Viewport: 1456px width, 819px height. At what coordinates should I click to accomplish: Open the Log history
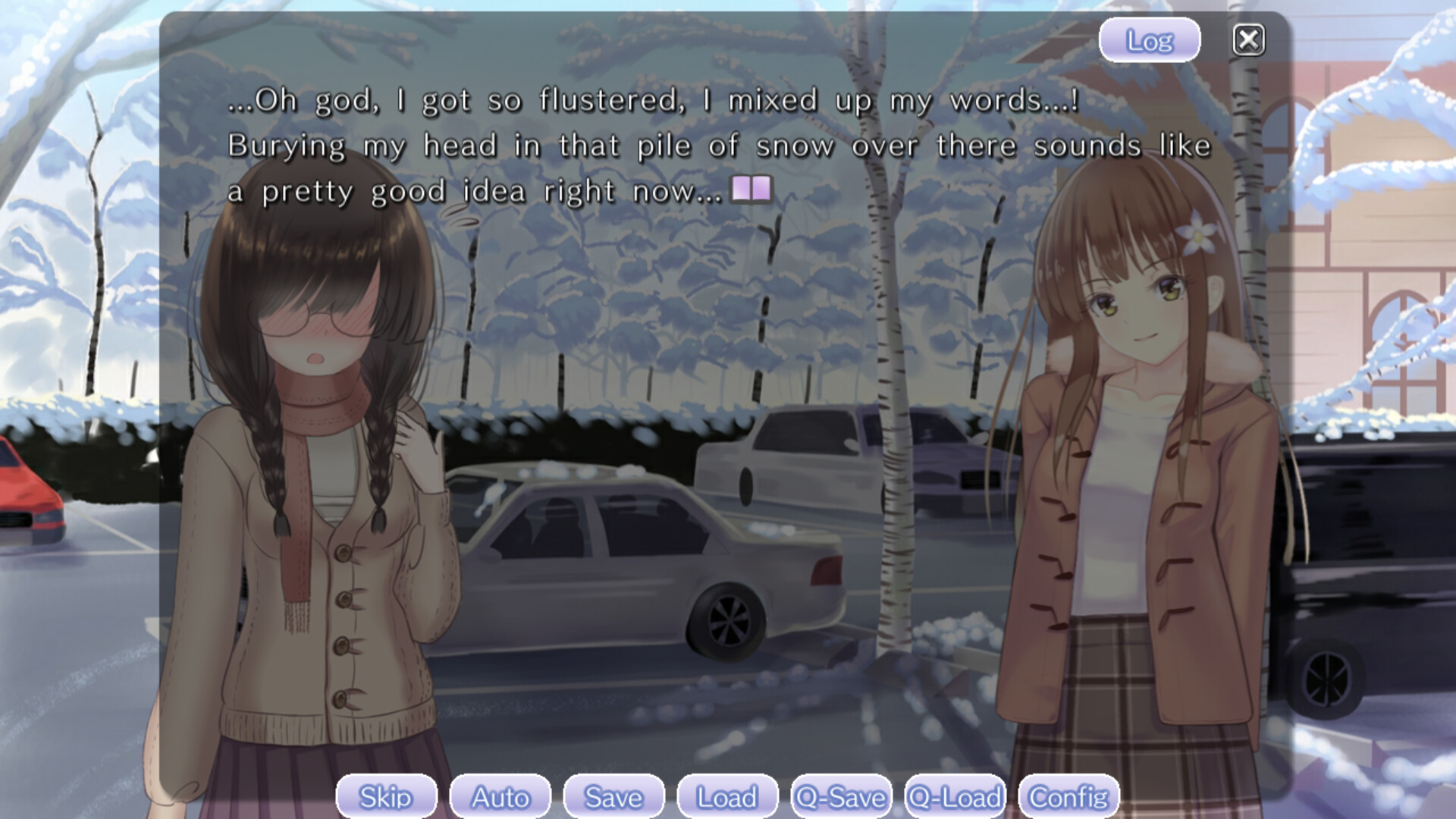(1149, 40)
